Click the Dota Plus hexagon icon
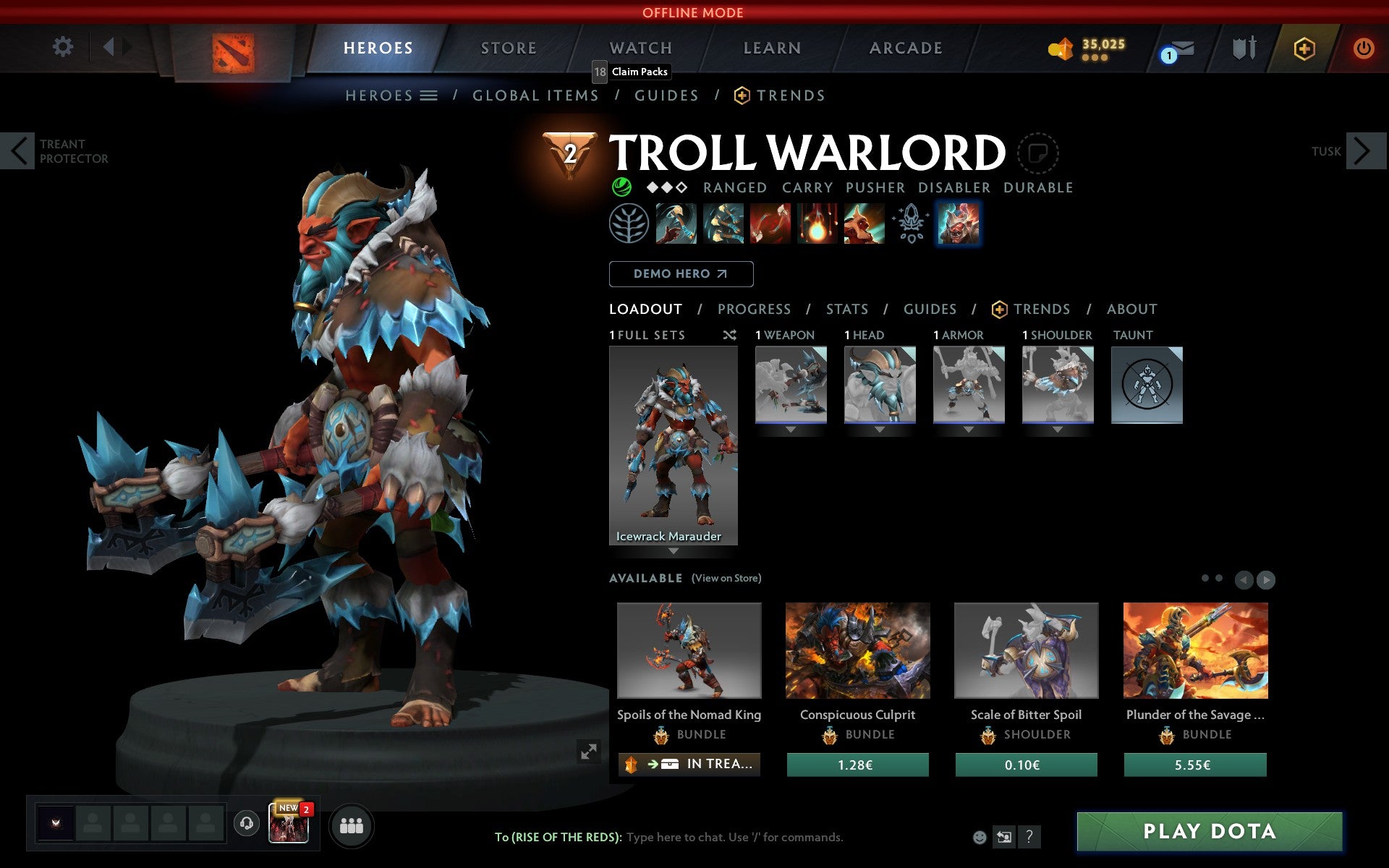Screen dimensions: 1389x868 1302,47
